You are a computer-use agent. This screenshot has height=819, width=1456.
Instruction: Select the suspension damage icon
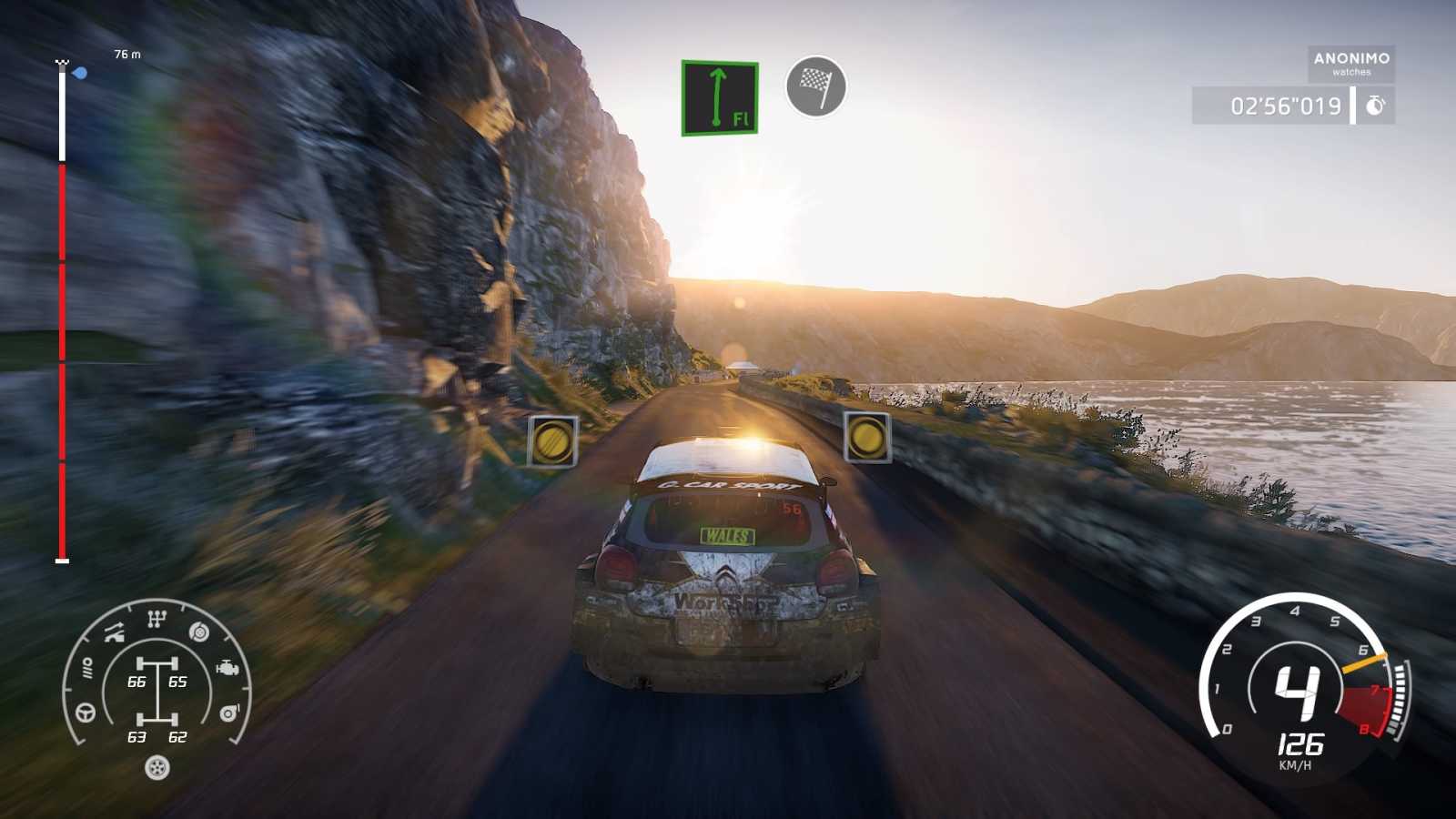[x=114, y=632]
